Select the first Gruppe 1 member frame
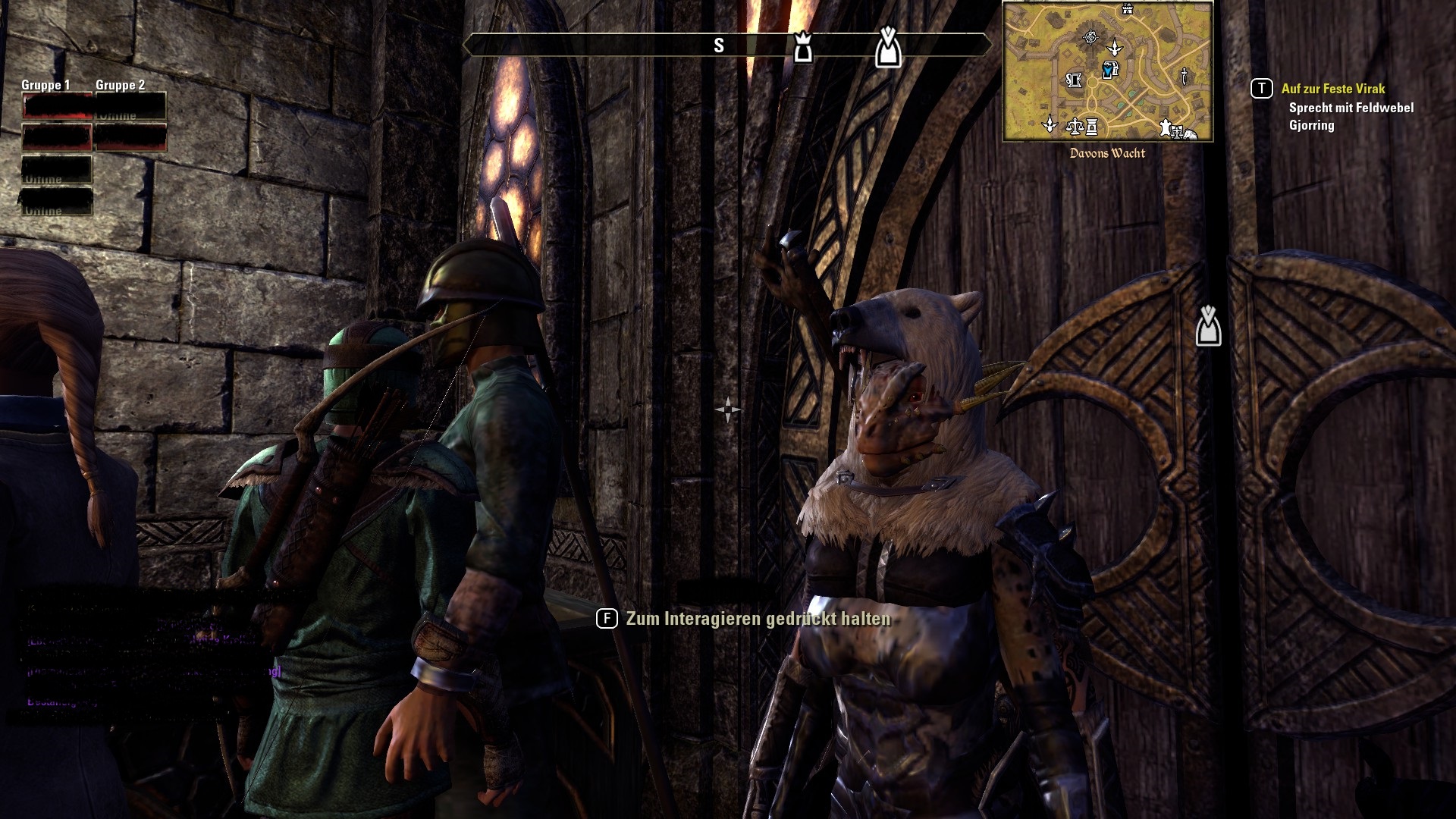This screenshot has height=819, width=1456. [x=58, y=106]
